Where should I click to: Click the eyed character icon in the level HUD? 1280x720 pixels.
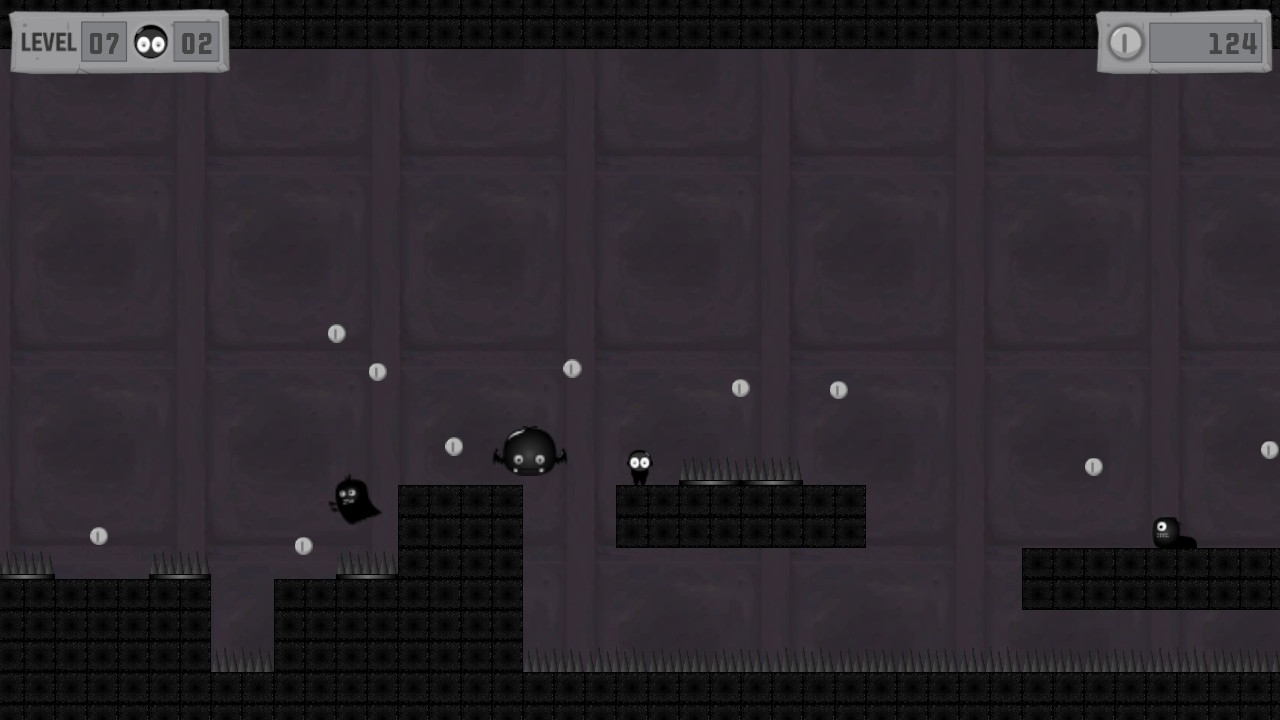148,41
